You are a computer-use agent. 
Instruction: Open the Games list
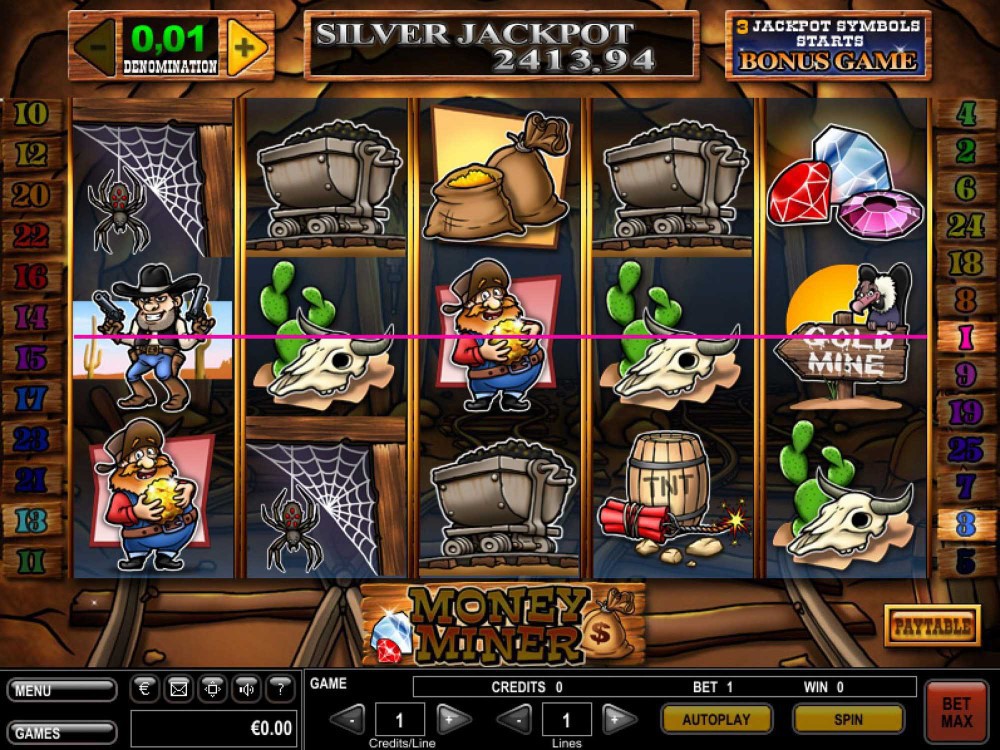point(61,732)
